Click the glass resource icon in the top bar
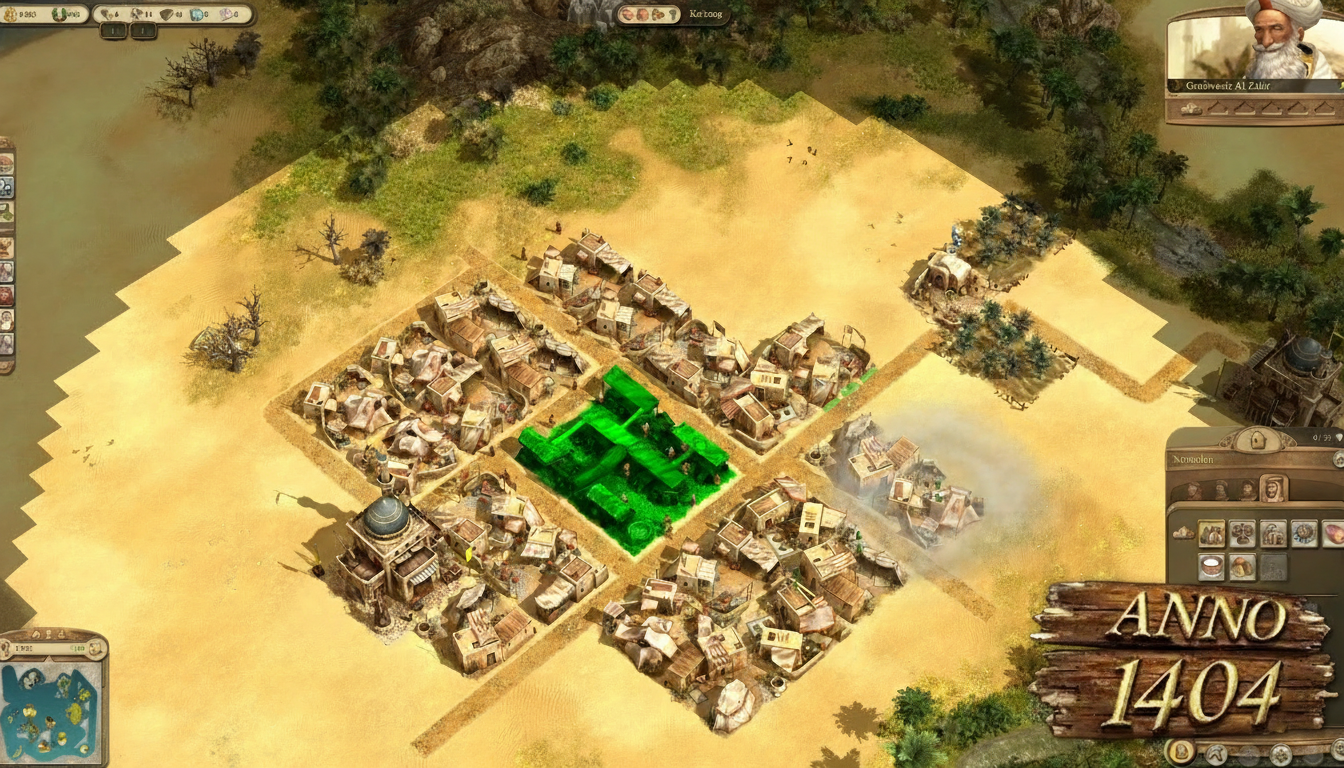This screenshot has width=1344, height=768. click(196, 14)
